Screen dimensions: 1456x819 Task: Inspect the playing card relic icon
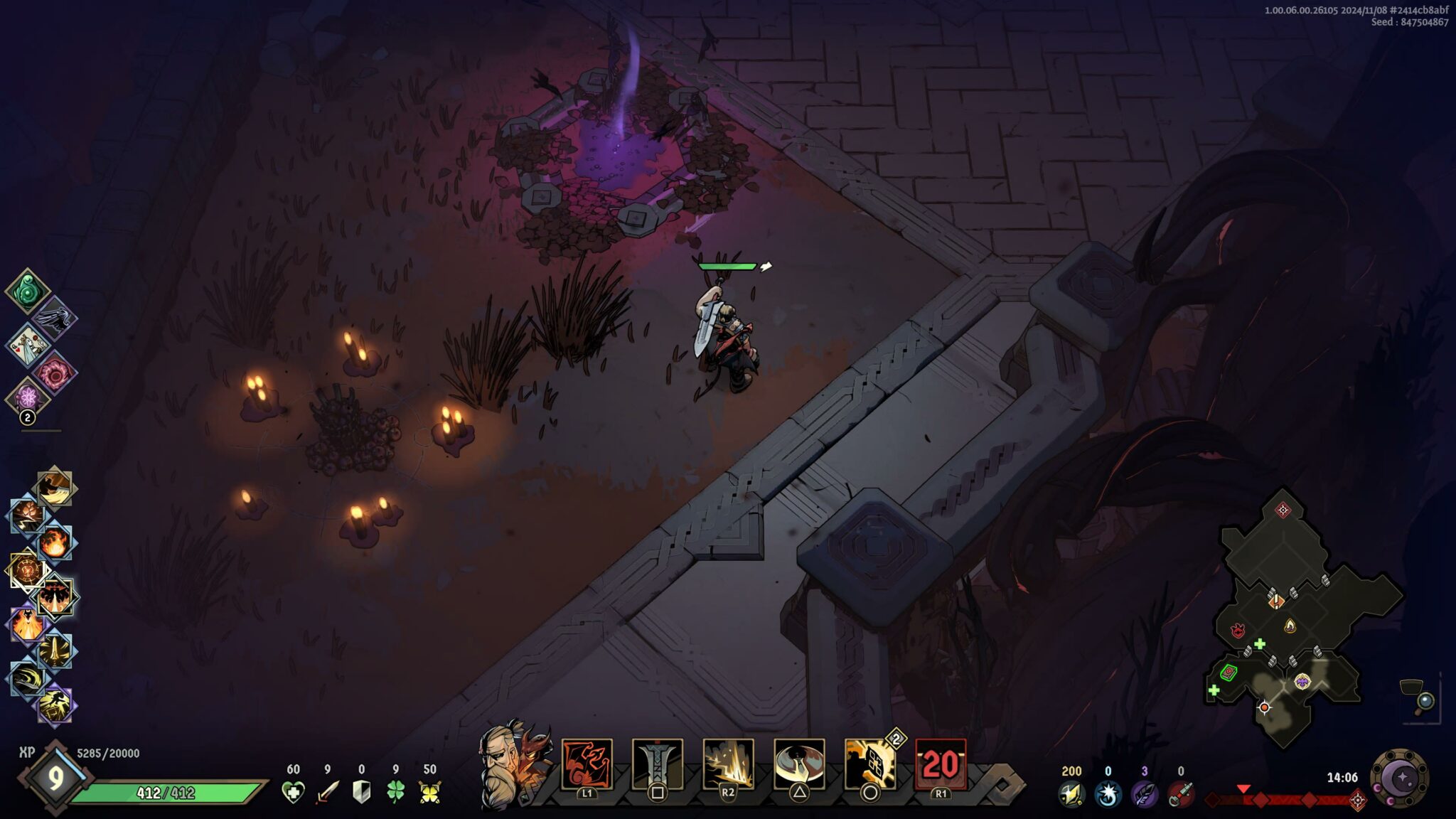[x=27, y=345]
